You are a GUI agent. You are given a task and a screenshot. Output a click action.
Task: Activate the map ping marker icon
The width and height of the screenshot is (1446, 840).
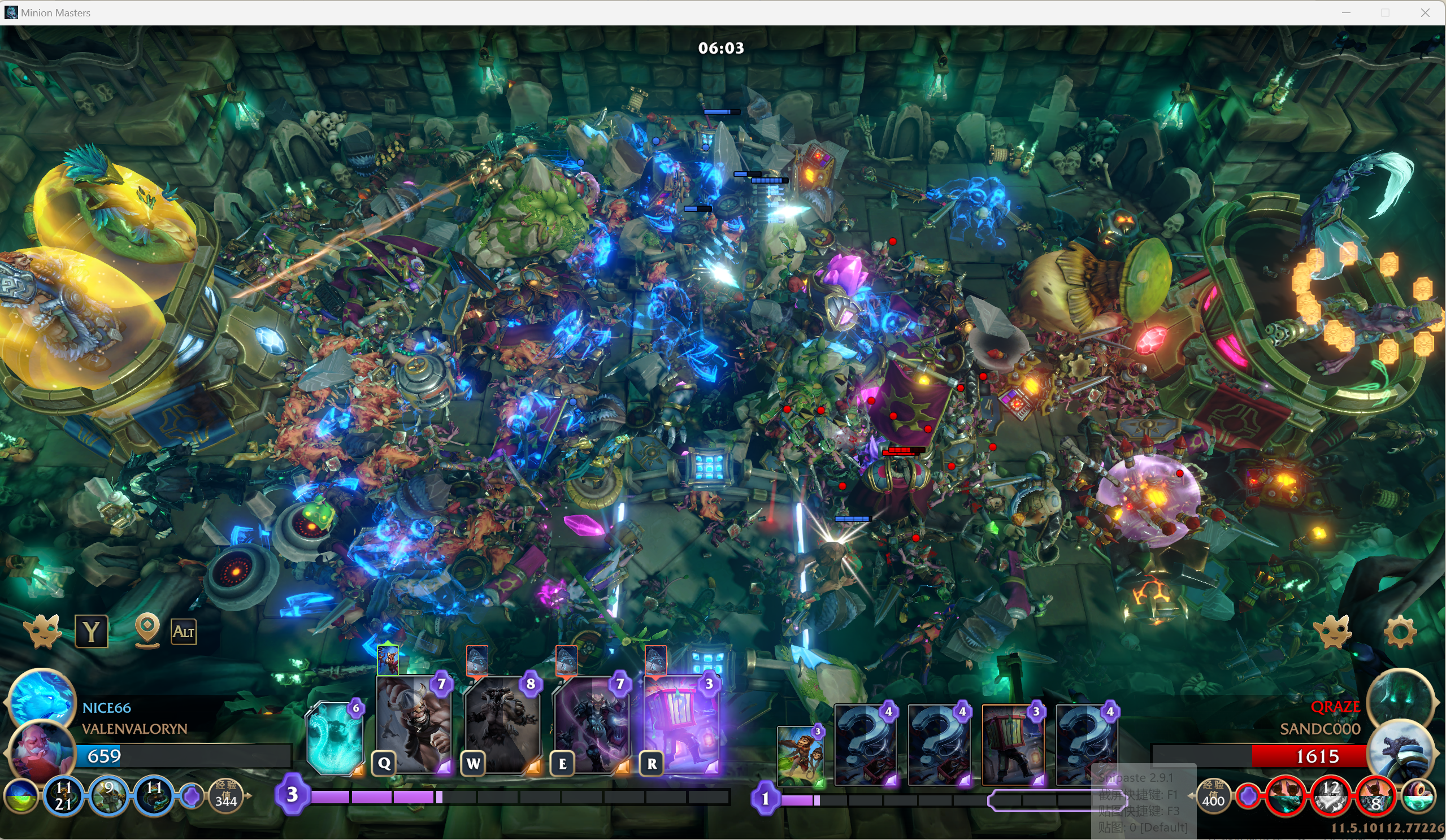tap(147, 630)
